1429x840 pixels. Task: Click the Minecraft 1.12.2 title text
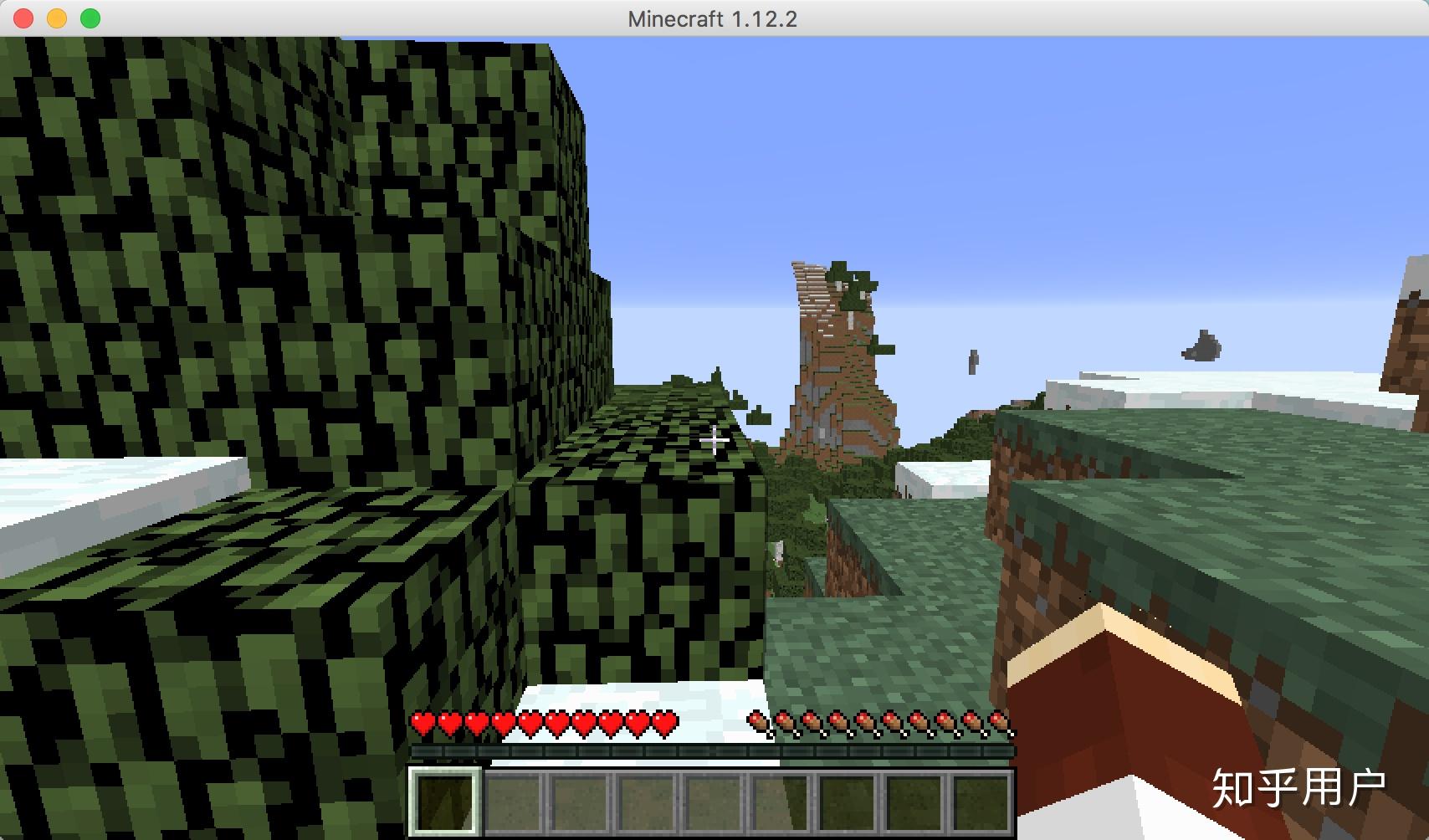click(713, 18)
